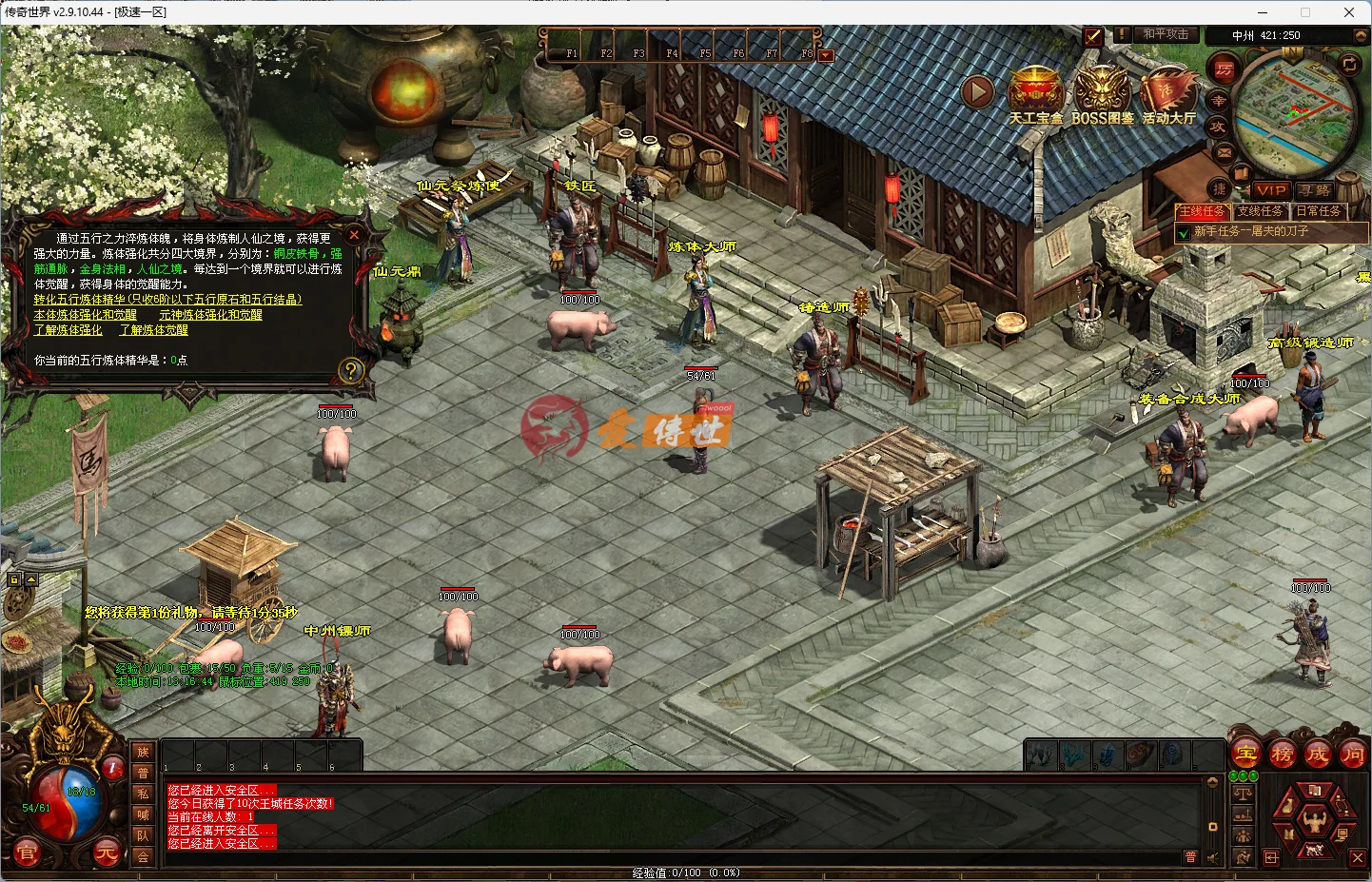Open the 和平攻击 attack mode dropdown
The width and height of the screenshot is (1372, 882).
point(1165,34)
